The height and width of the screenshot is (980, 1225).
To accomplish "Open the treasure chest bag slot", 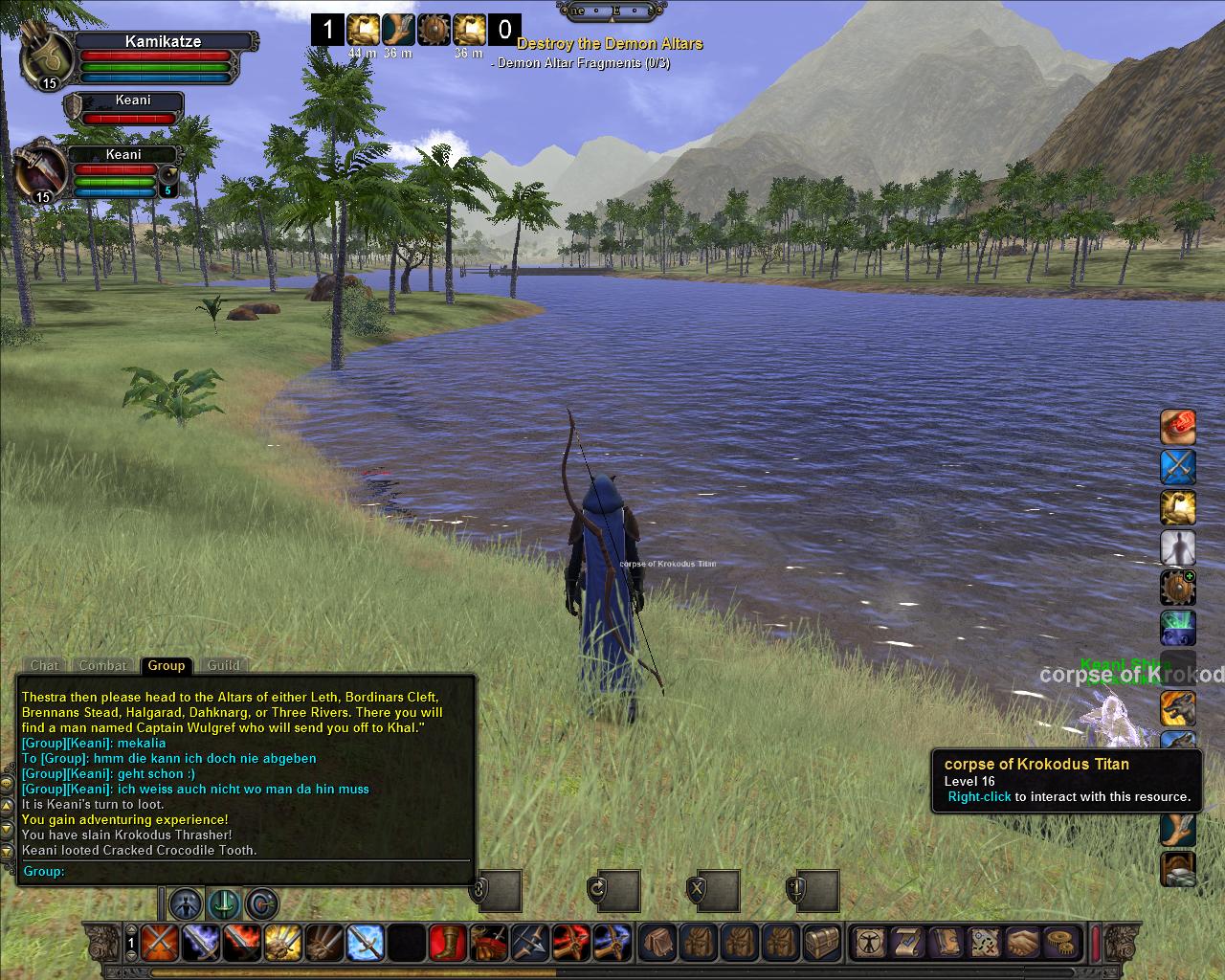I will [822, 943].
